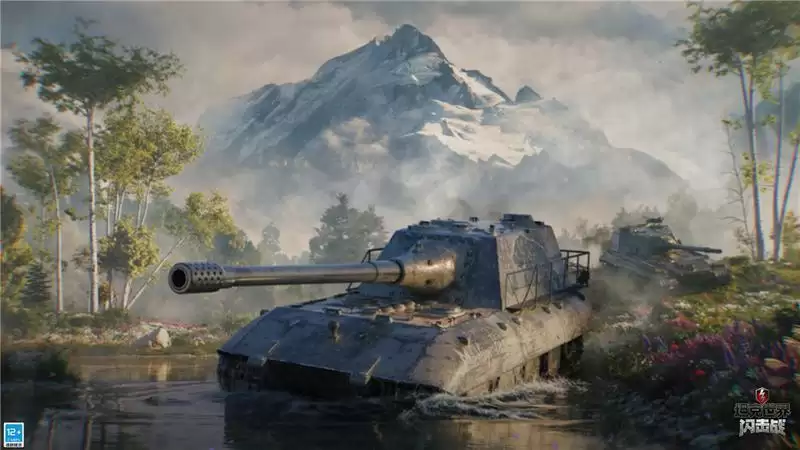Viewport: 800px width, 450px height.
Task: Open the 12+ age rating notice badge
Action: pyautogui.click(x=14, y=433)
